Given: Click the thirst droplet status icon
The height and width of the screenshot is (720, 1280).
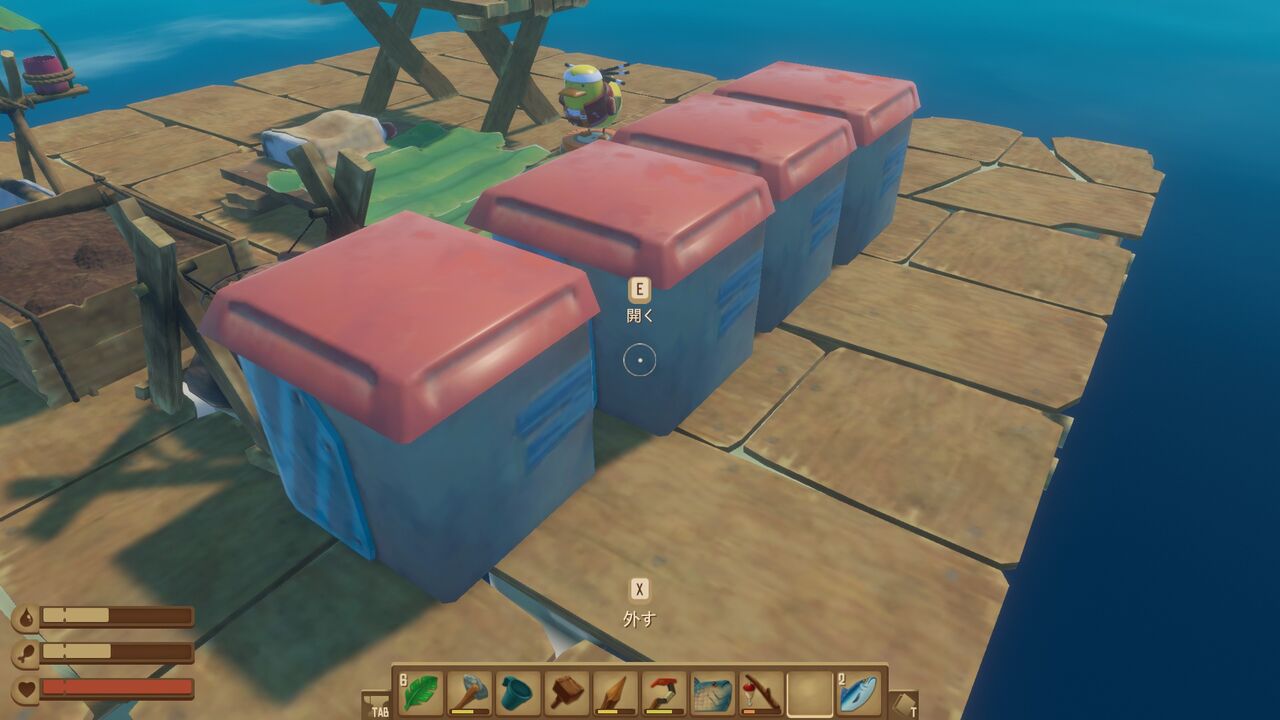Looking at the screenshot, I should [x=28, y=615].
